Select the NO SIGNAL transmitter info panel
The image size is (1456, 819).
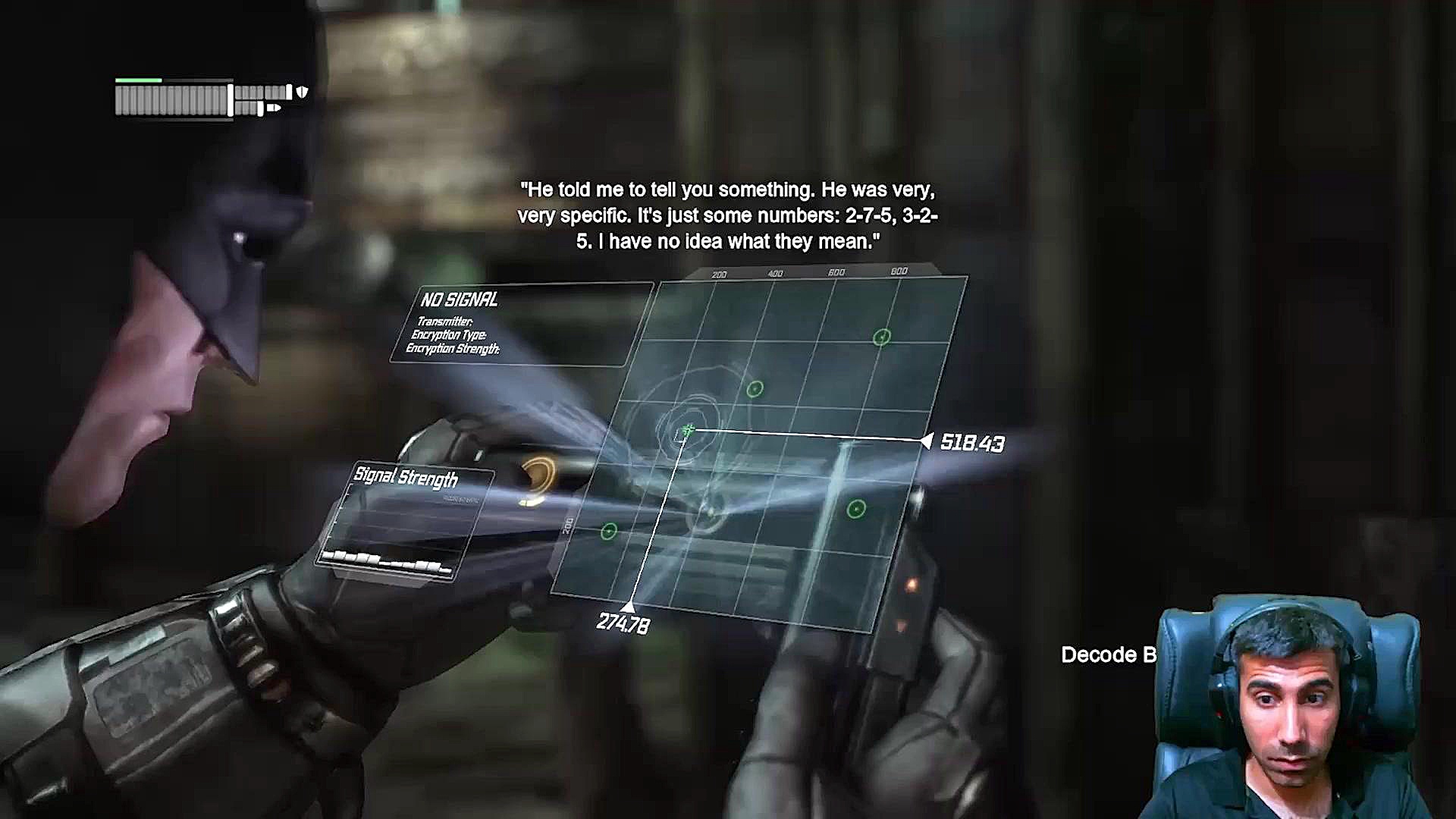522,325
